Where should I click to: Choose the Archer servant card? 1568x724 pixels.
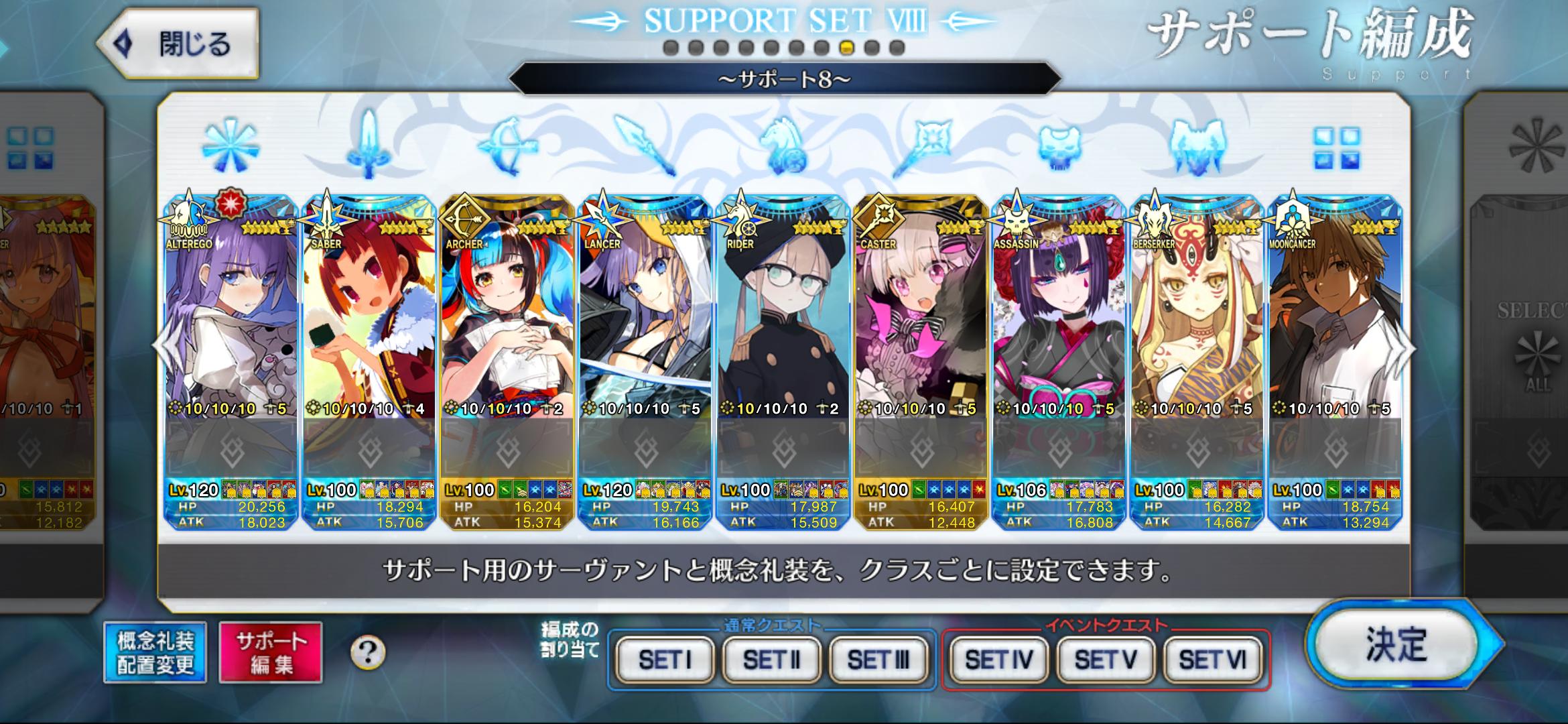(507, 322)
